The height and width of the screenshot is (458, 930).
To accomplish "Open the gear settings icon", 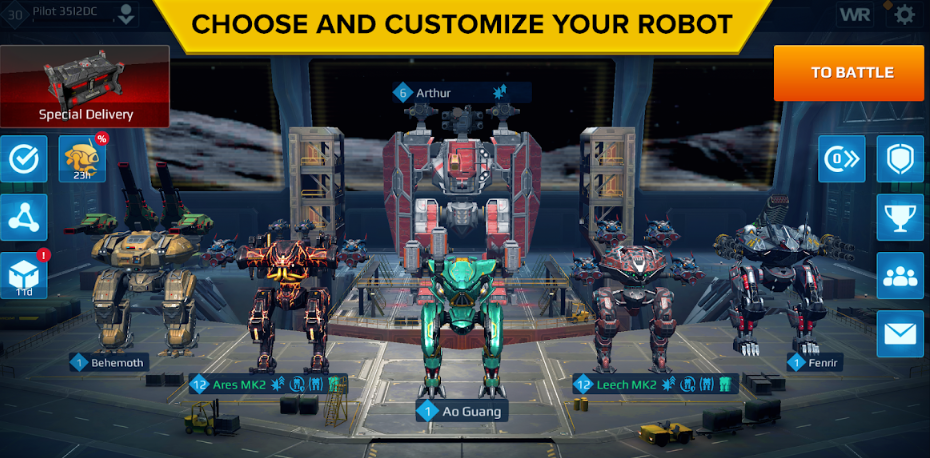I will 904,14.
